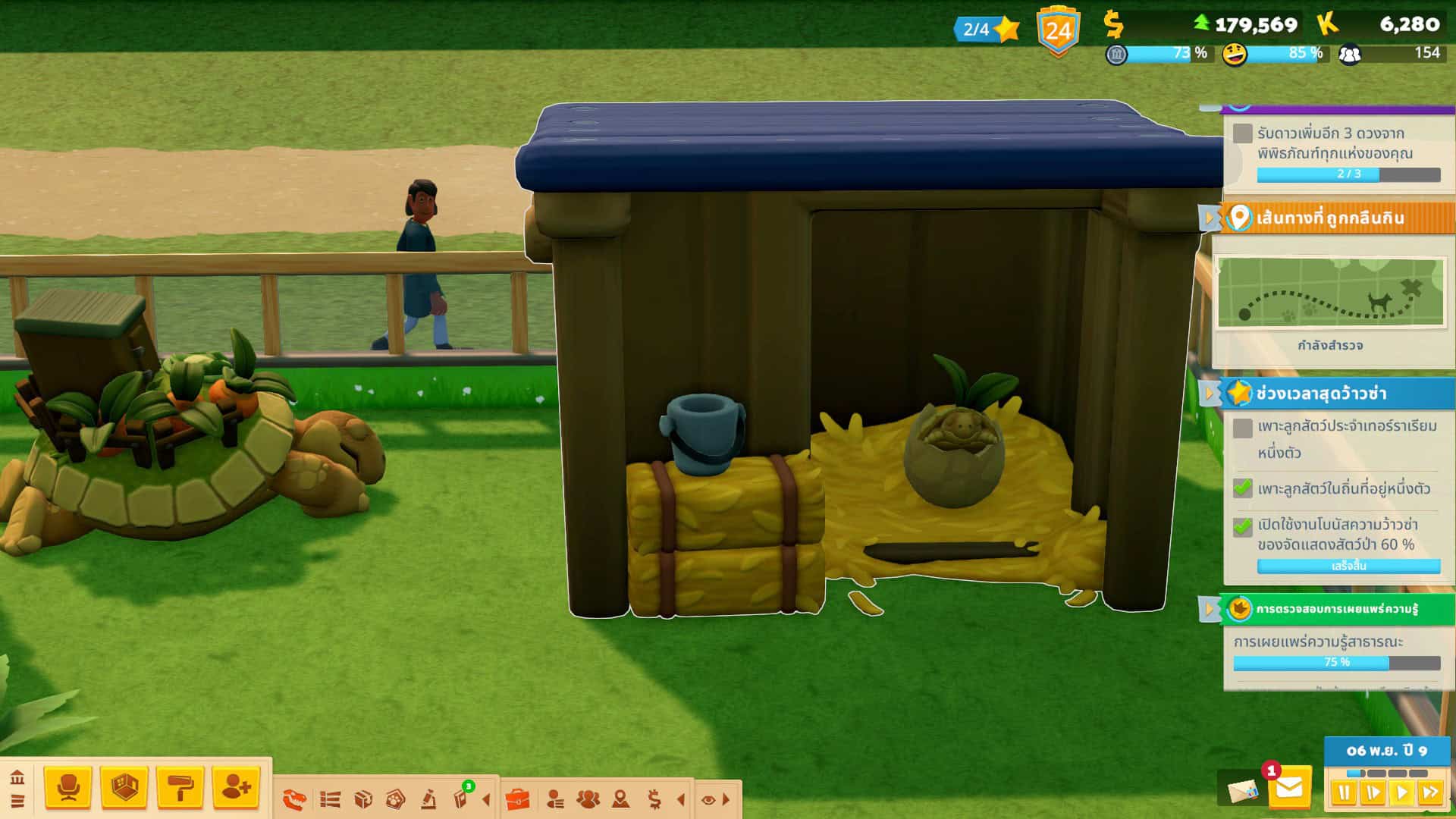Toggle the eye visibility icon
This screenshot has height=819, width=1456.
[708, 799]
